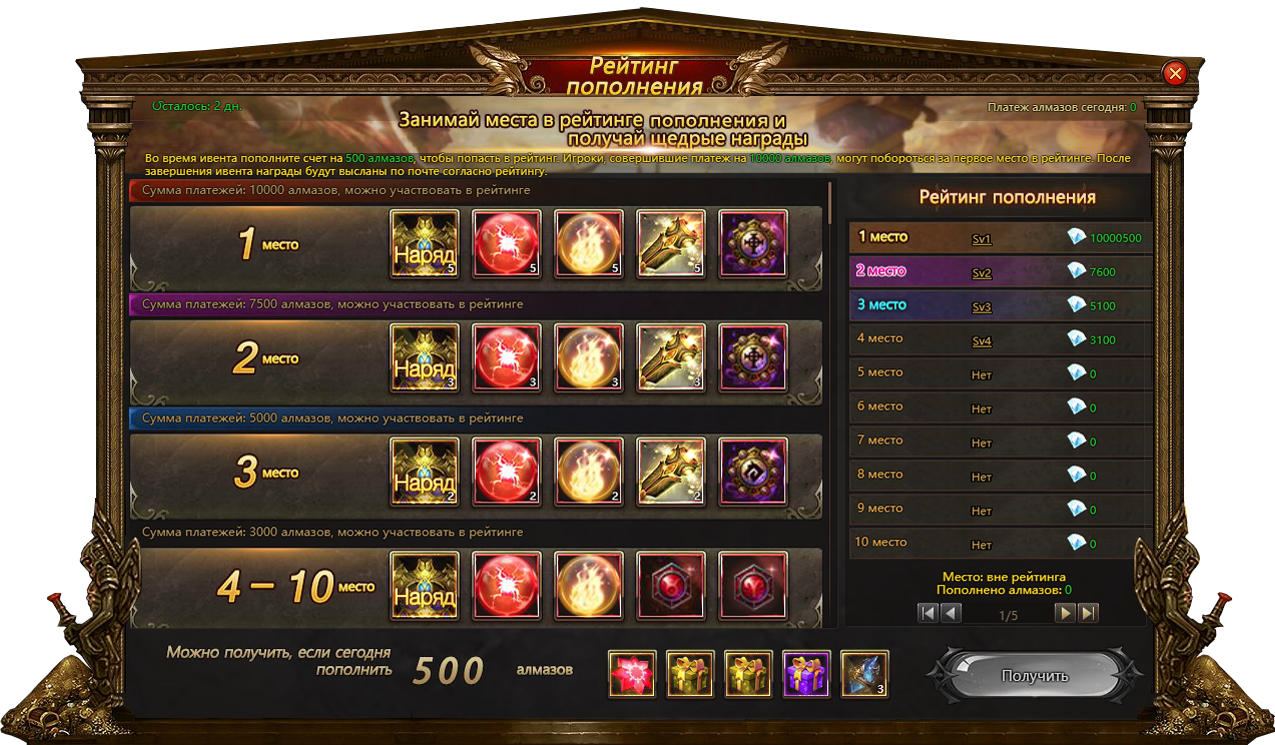Select the golden weapon reward for 2 место
Image resolution: width=1275 pixels, height=745 pixels.
pos(671,358)
